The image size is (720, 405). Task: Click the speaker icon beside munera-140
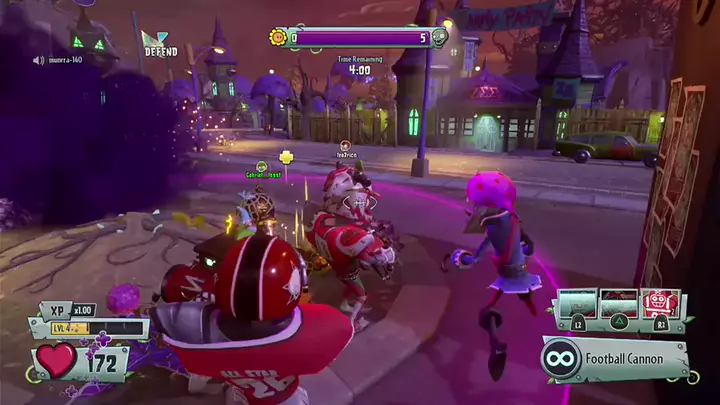[x=38, y=60]
